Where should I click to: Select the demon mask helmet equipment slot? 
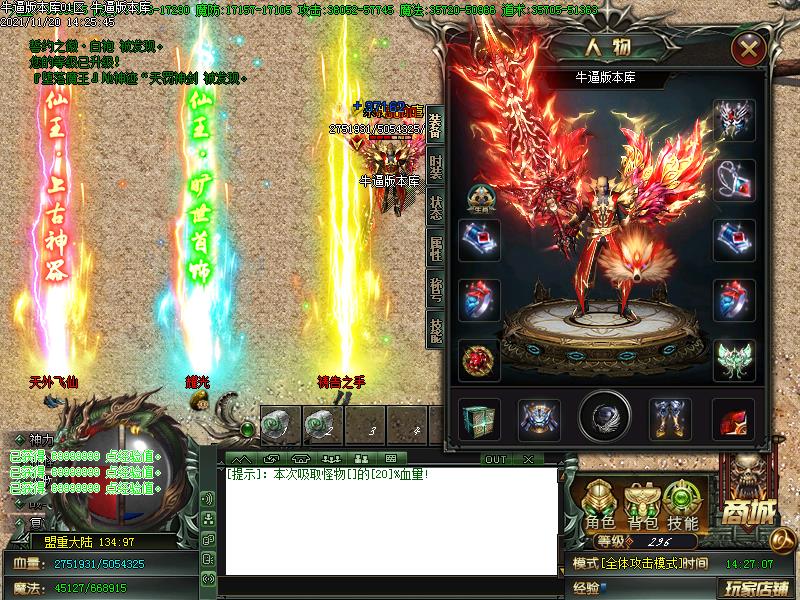[x=733, y=120]
